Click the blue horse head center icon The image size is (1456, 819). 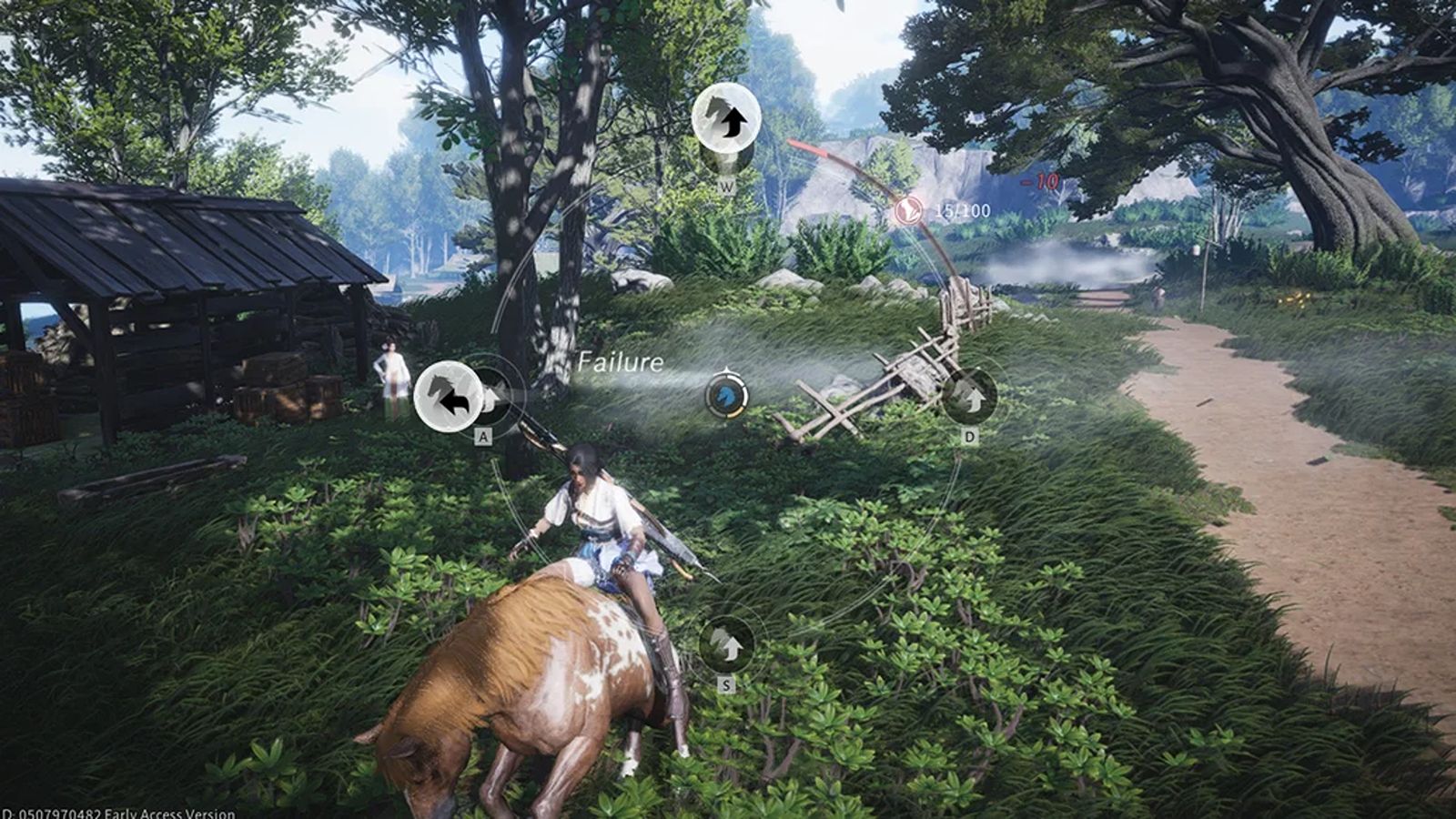coord(726,396)
